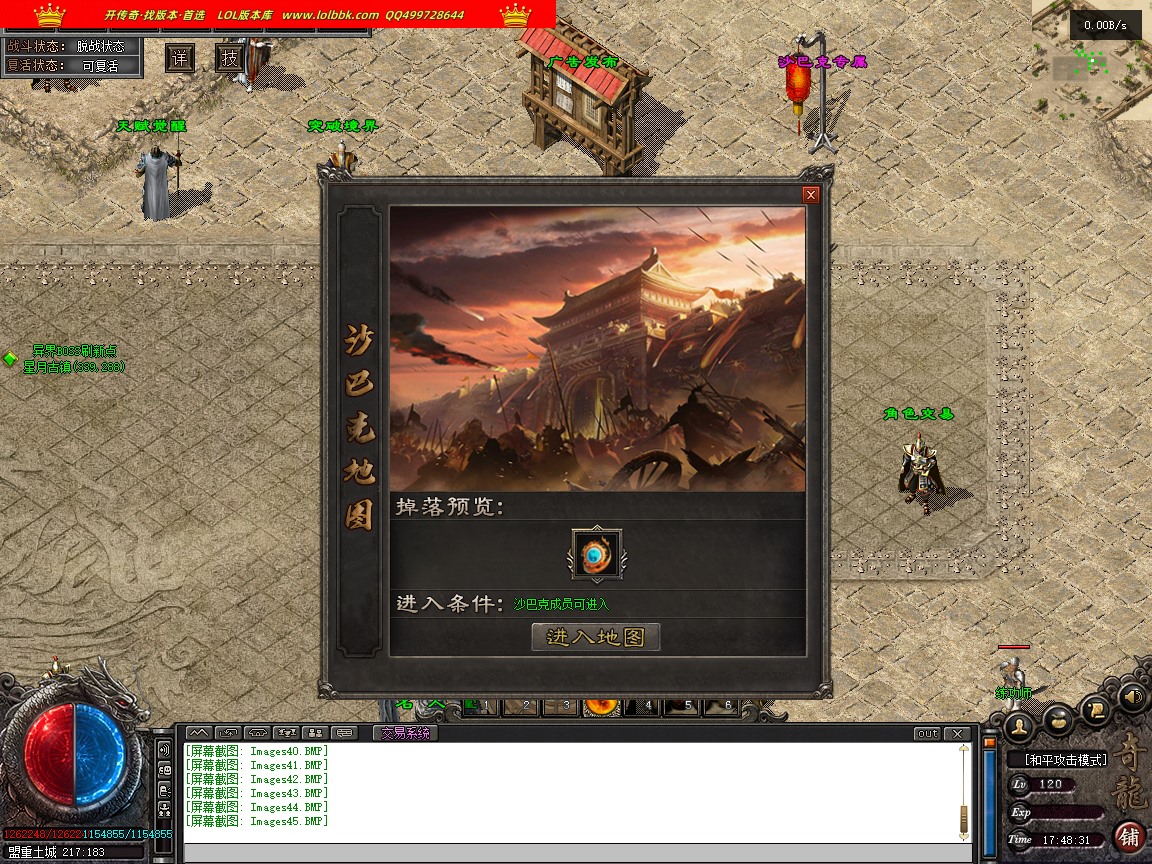The image size is (1152, 864).
Task: Click the red lolbbk.com advertisement banner
Action: pyautogui.click(x=278, y=14)
